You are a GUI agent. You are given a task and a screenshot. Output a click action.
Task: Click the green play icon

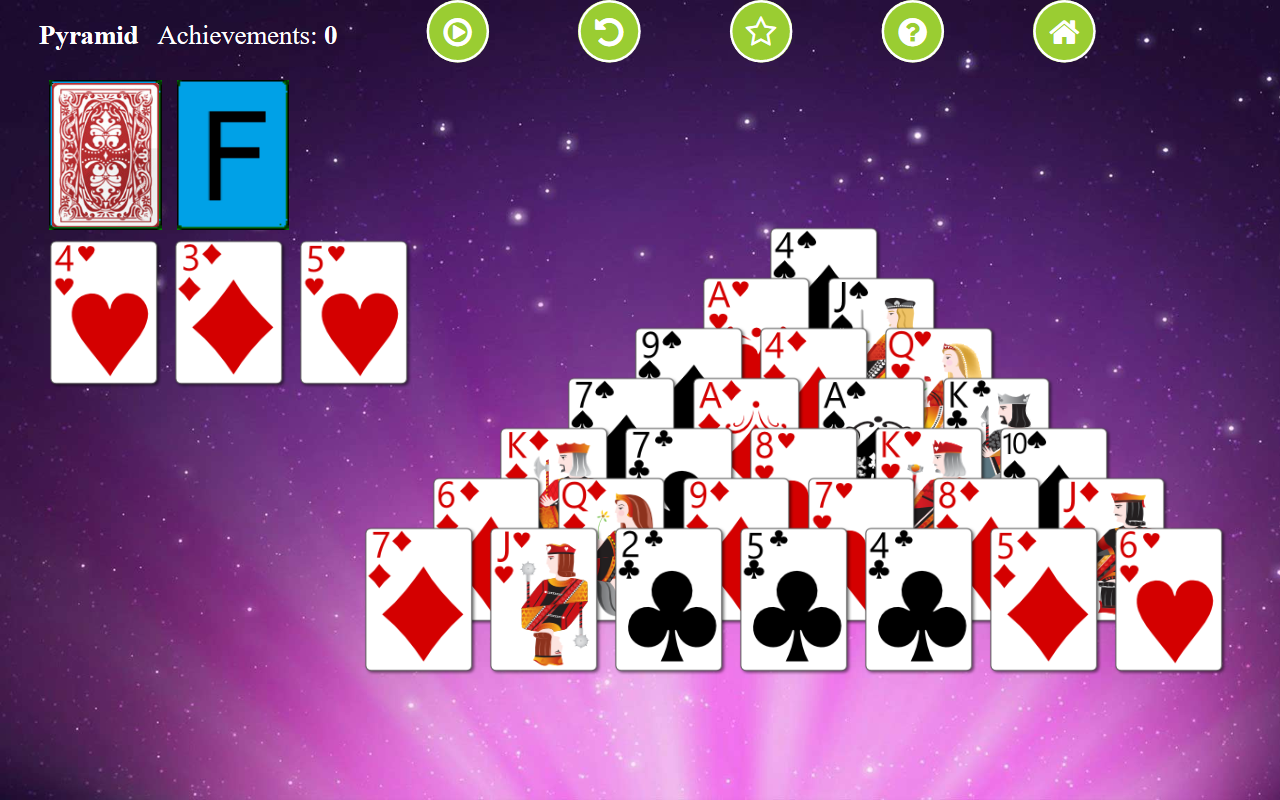pos(458,31)
